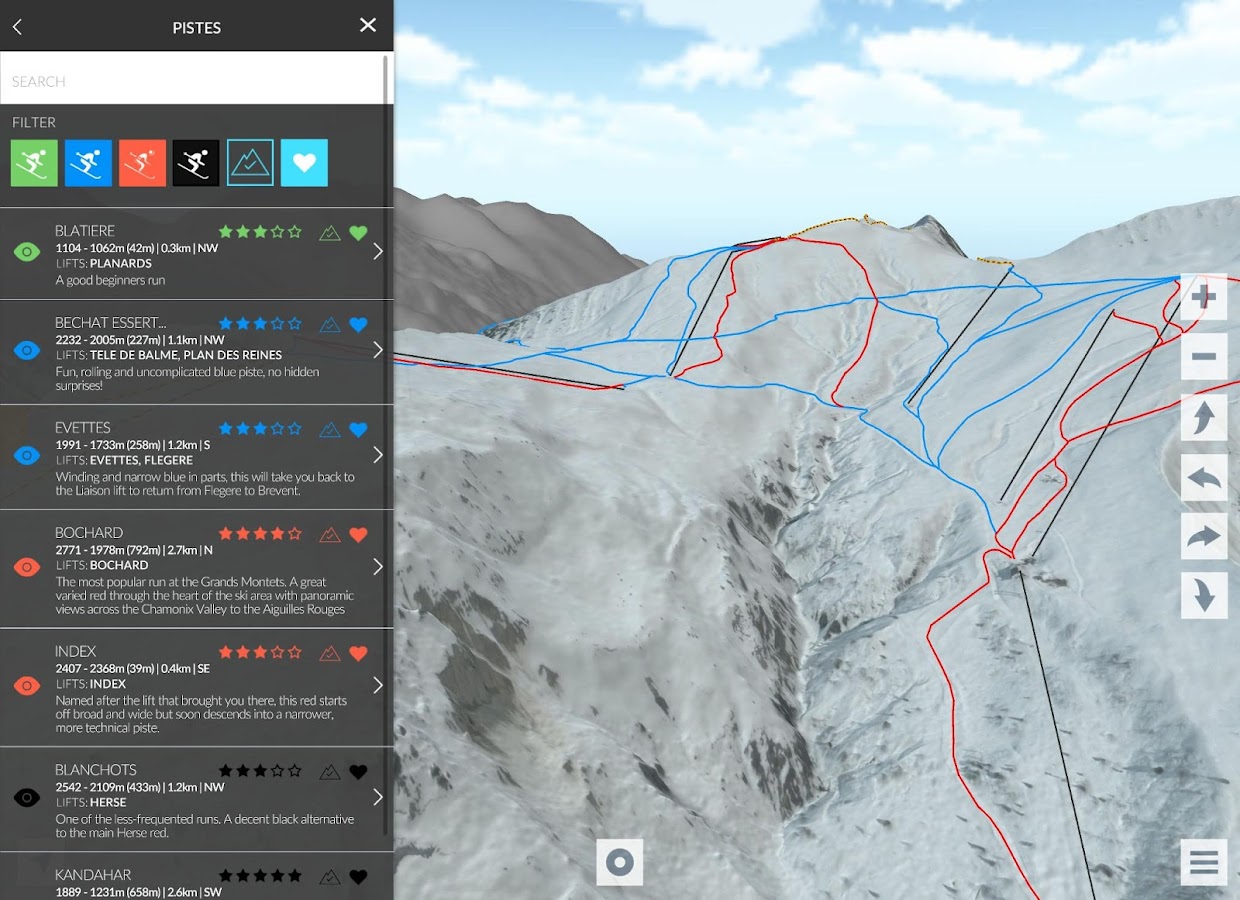The image size is (1240, 900).
Task: Toggle the red piste filter
Action: (x=142, y=162)
